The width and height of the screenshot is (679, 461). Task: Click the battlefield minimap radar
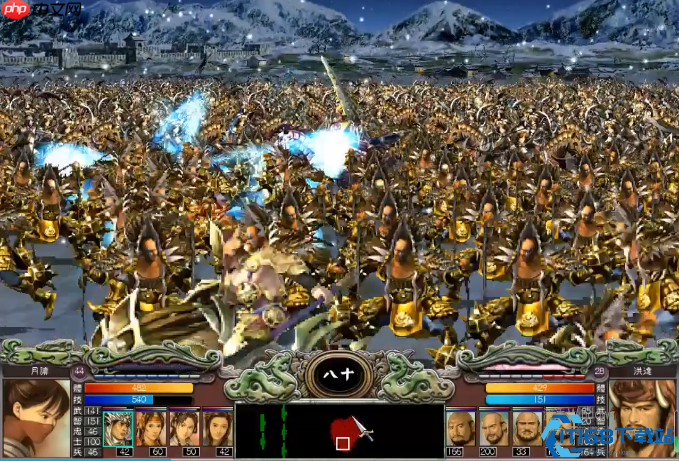point(340,431)
